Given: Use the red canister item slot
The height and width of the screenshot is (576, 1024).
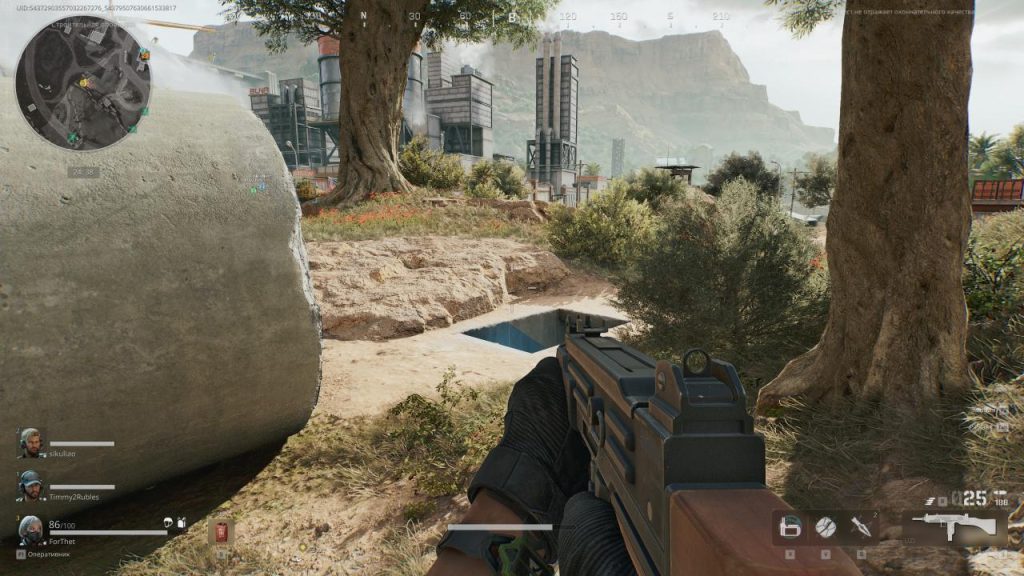Looking at the screenshot, I should pos(221,531).
